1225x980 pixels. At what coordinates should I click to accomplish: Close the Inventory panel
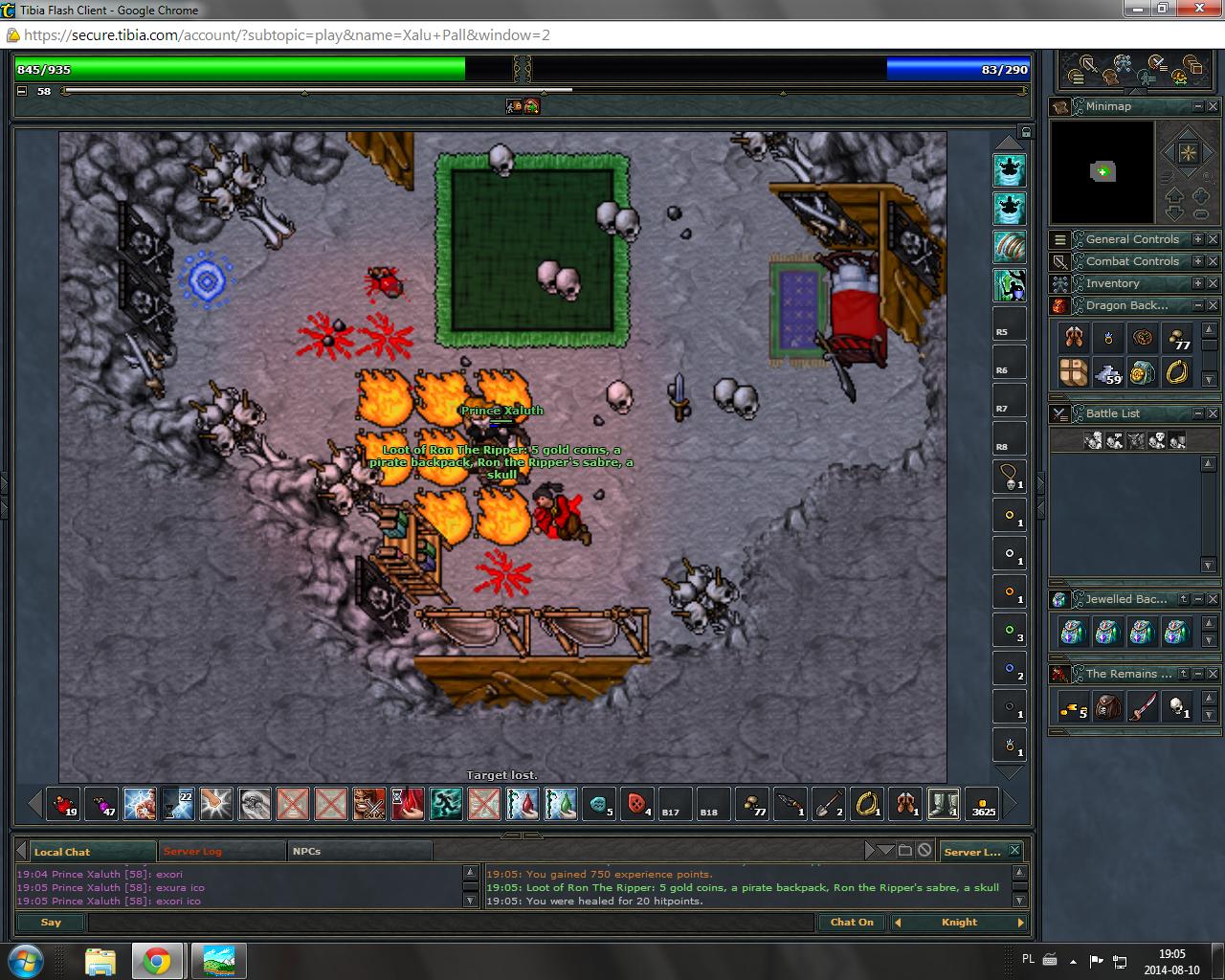click(x=1213, y=283)
